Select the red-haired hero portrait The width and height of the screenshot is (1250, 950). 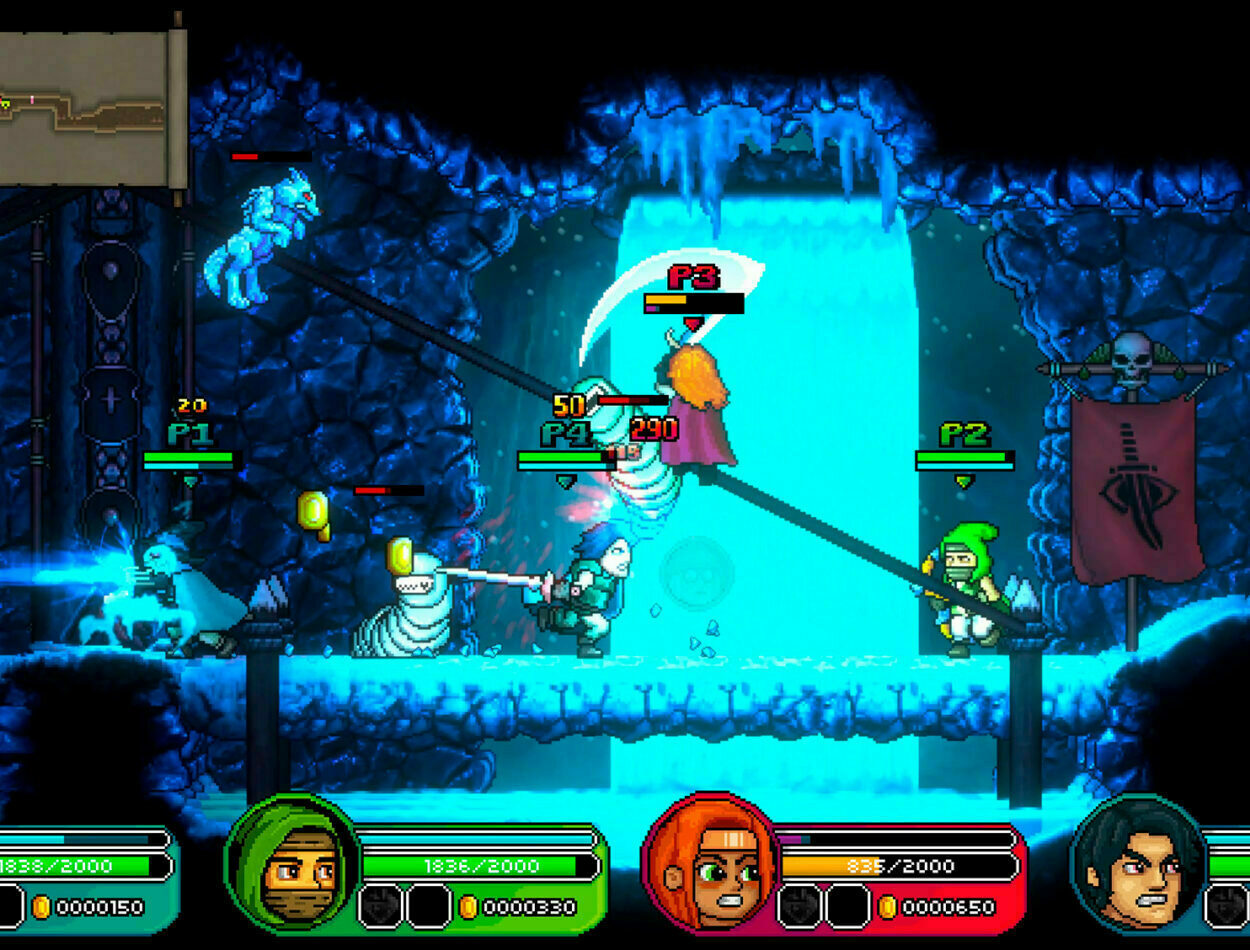[712, 863]
